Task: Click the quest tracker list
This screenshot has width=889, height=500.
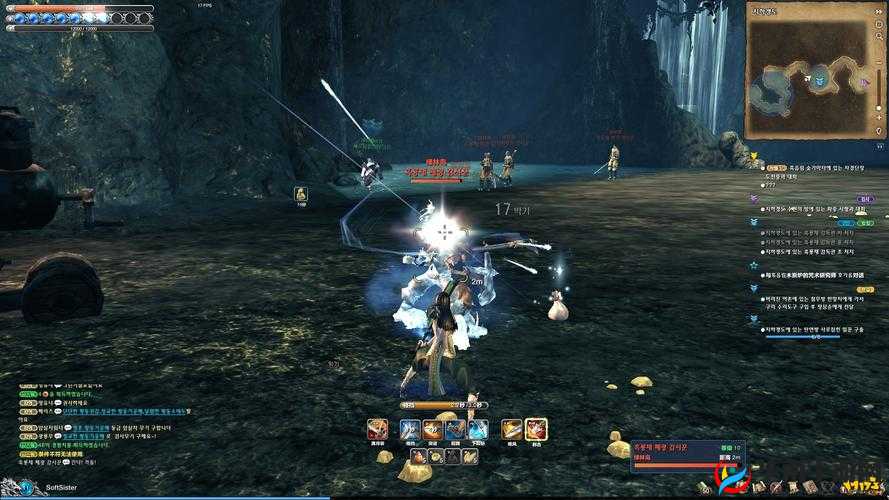Action: coord(808,250)
